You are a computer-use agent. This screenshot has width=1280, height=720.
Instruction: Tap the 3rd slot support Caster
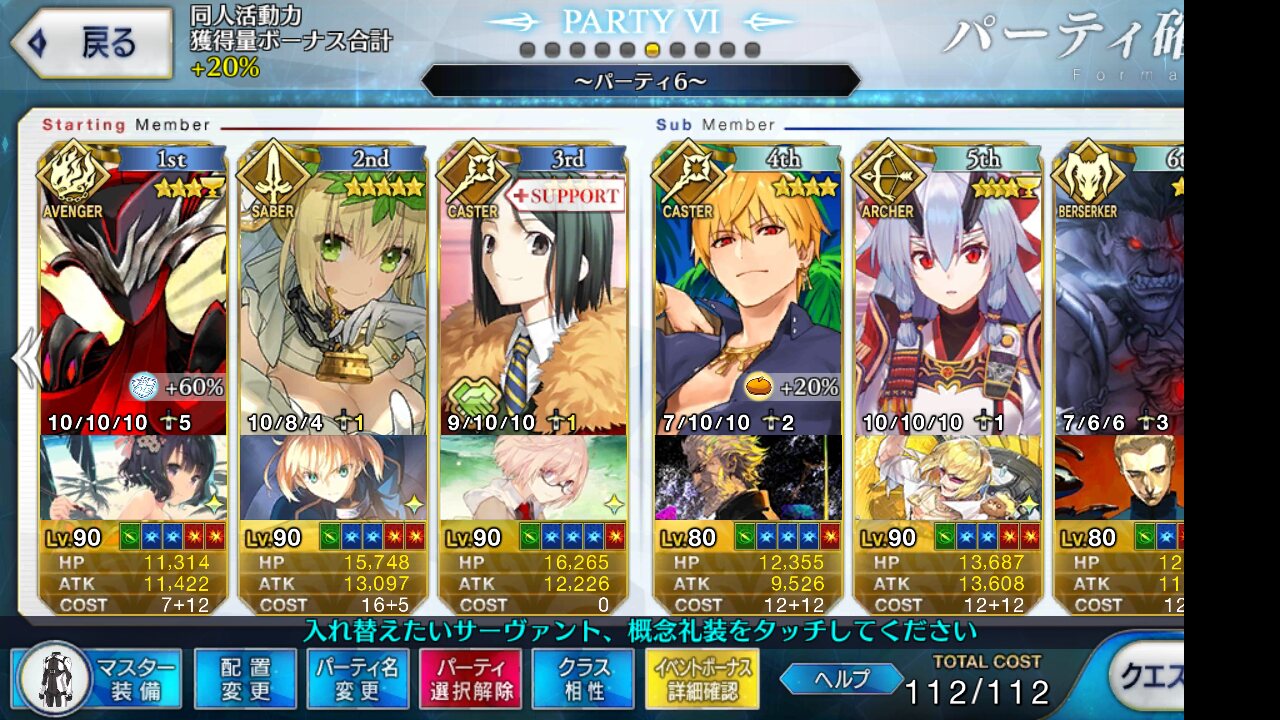click(x=533, y=300)
